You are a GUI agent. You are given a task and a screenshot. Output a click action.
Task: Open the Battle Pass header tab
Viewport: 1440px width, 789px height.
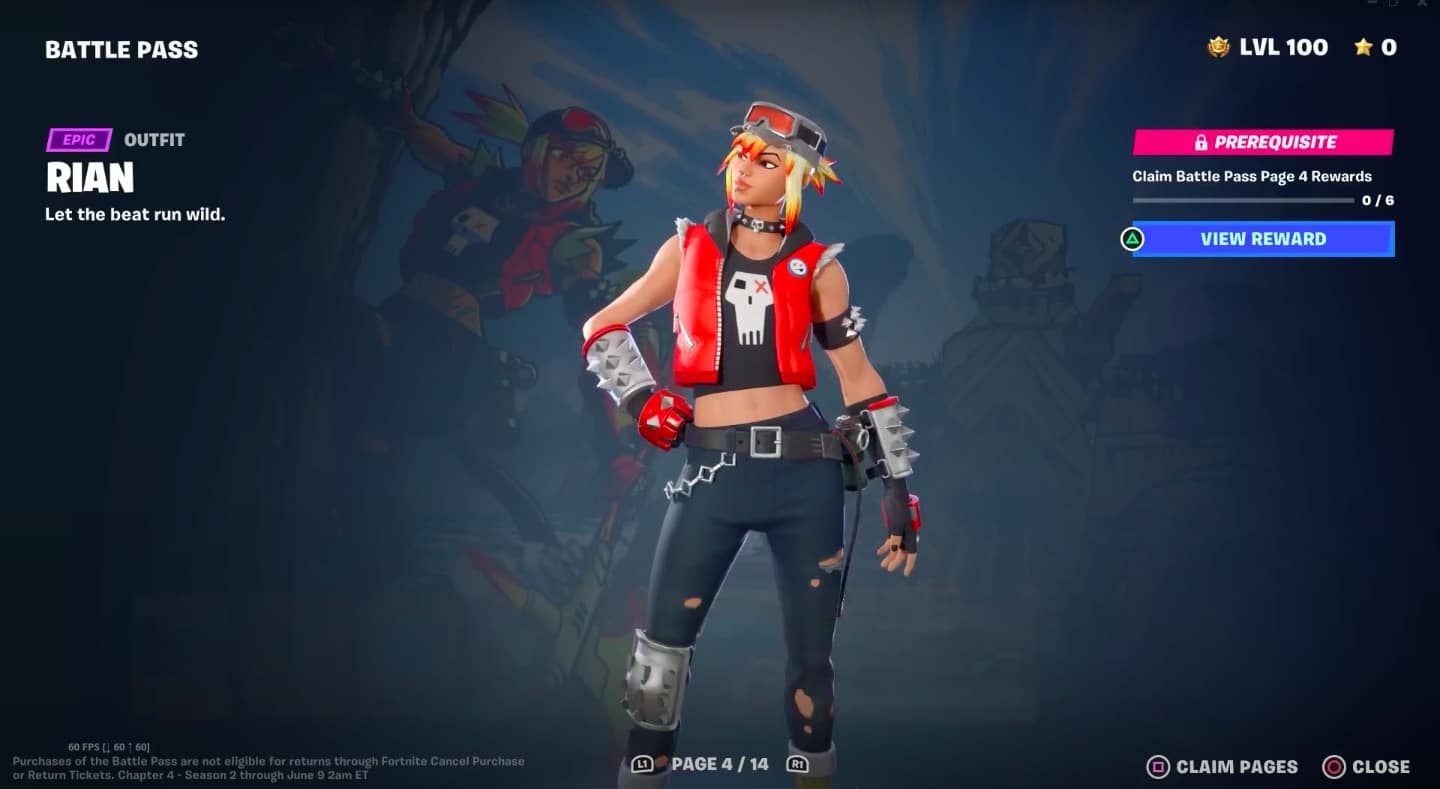[x=122, y=48]
